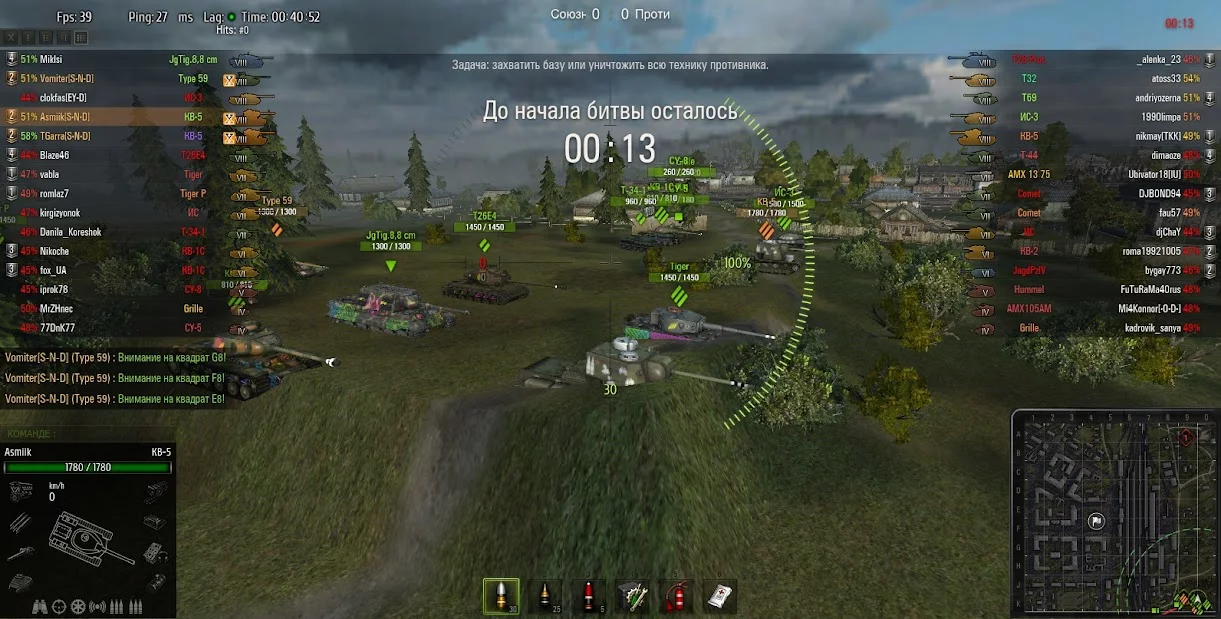Screen dimensions: 1221x619
Task: Select ally MrZHnec driving the Grille
Action: point(55,309)
